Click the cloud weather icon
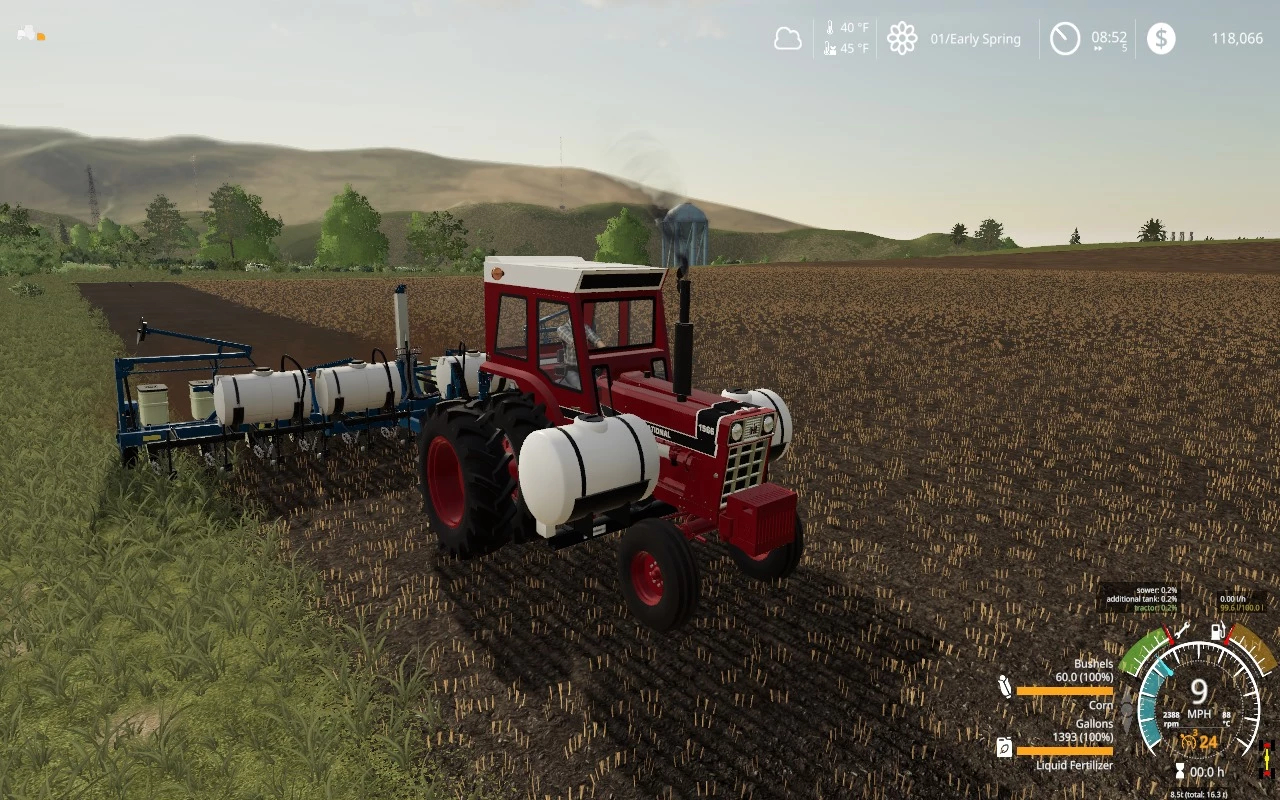This screenshot has width=1280, height=800. (x=788, y=39)
